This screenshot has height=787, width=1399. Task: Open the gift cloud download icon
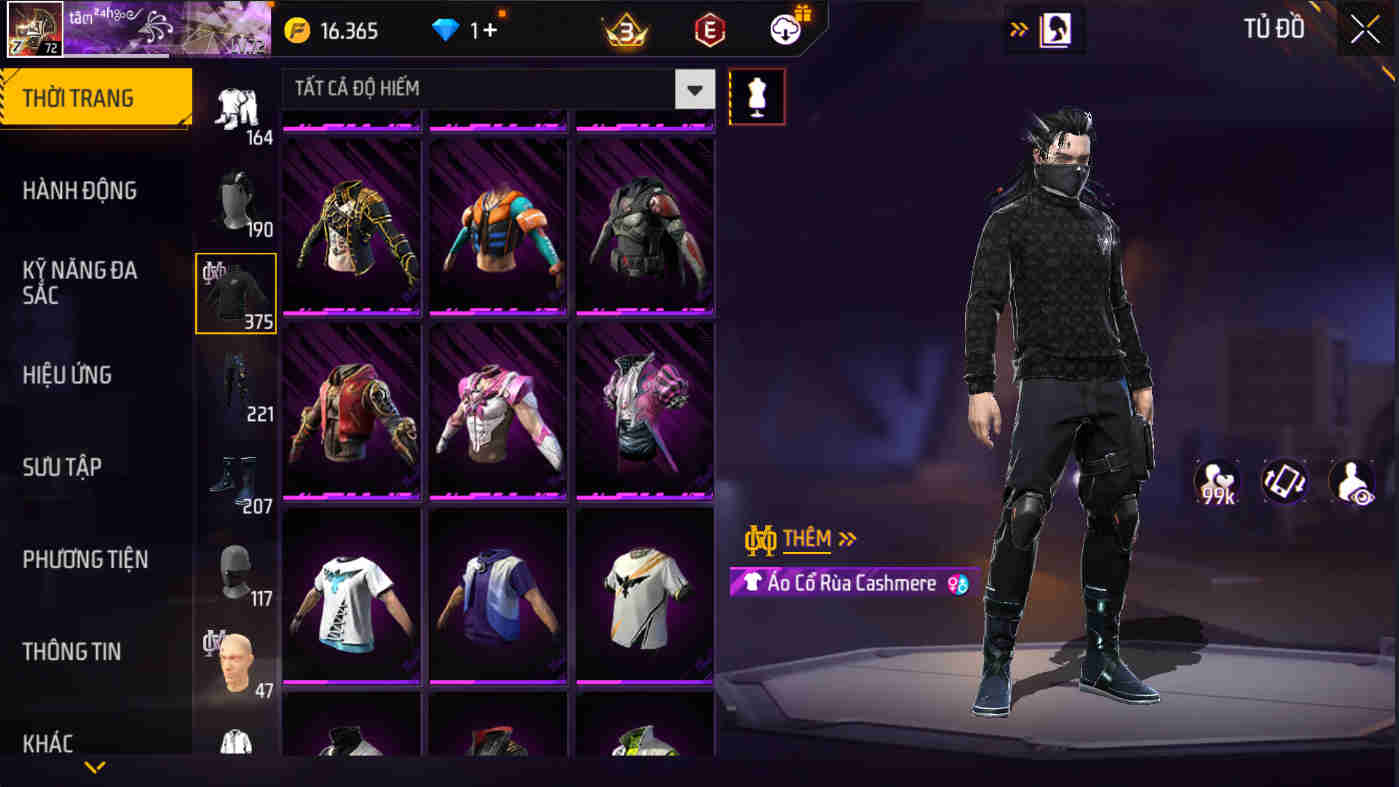(786, 30)
